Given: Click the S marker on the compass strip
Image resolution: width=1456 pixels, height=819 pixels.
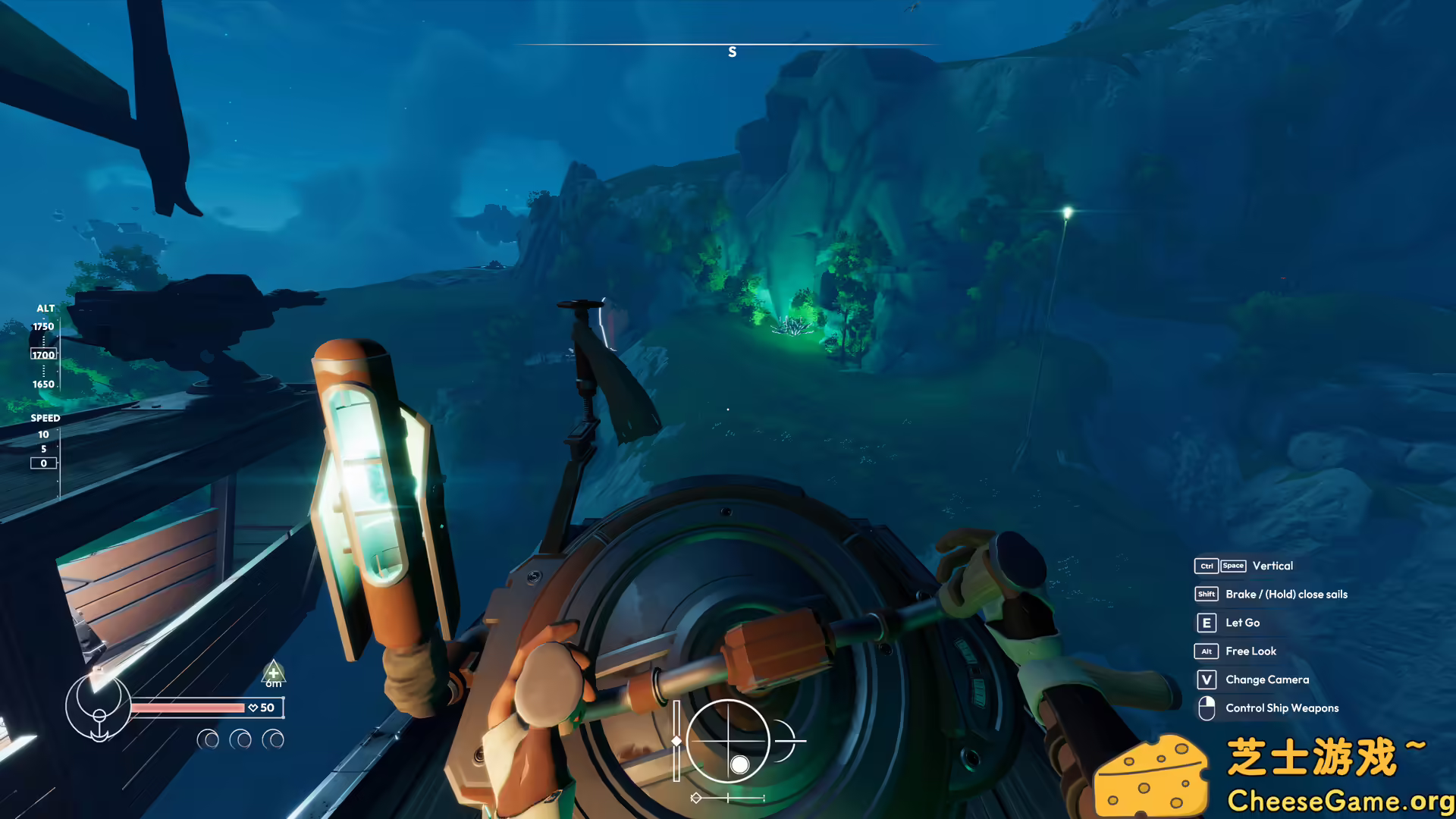Looking at the screenshot, I should tap(732, 52).
